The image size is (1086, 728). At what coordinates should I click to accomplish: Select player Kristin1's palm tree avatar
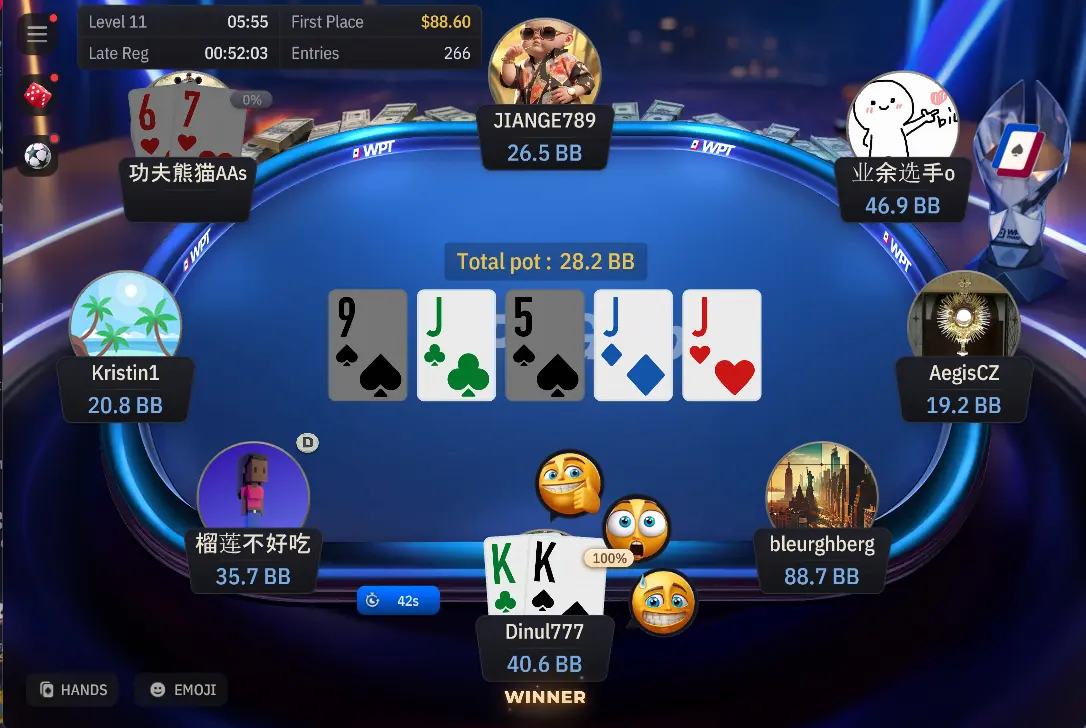click(x=125, y=318)
